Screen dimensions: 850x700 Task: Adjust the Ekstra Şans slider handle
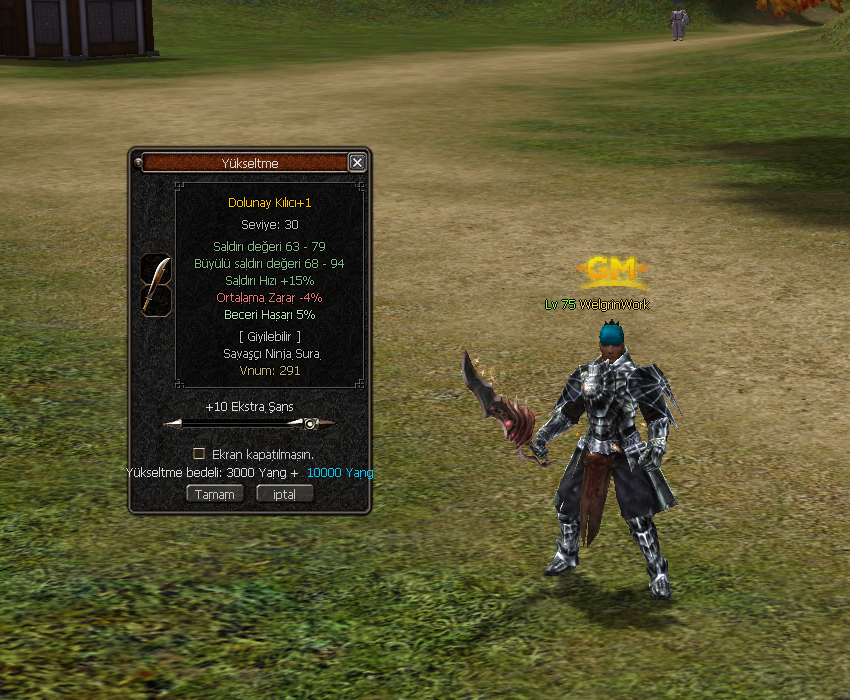[x=310, y=424]
